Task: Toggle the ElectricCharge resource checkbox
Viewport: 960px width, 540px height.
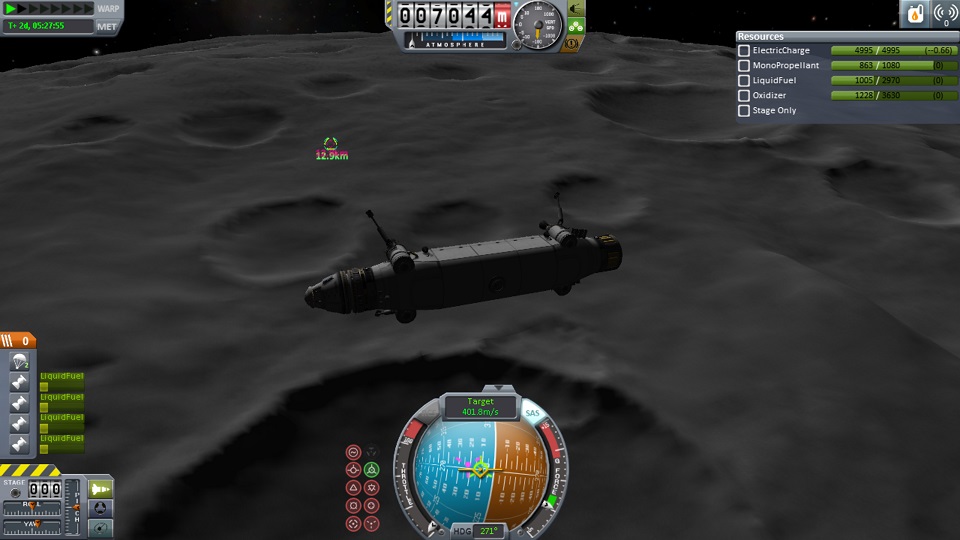Action: pyautogui.click(x=744, y=51)
